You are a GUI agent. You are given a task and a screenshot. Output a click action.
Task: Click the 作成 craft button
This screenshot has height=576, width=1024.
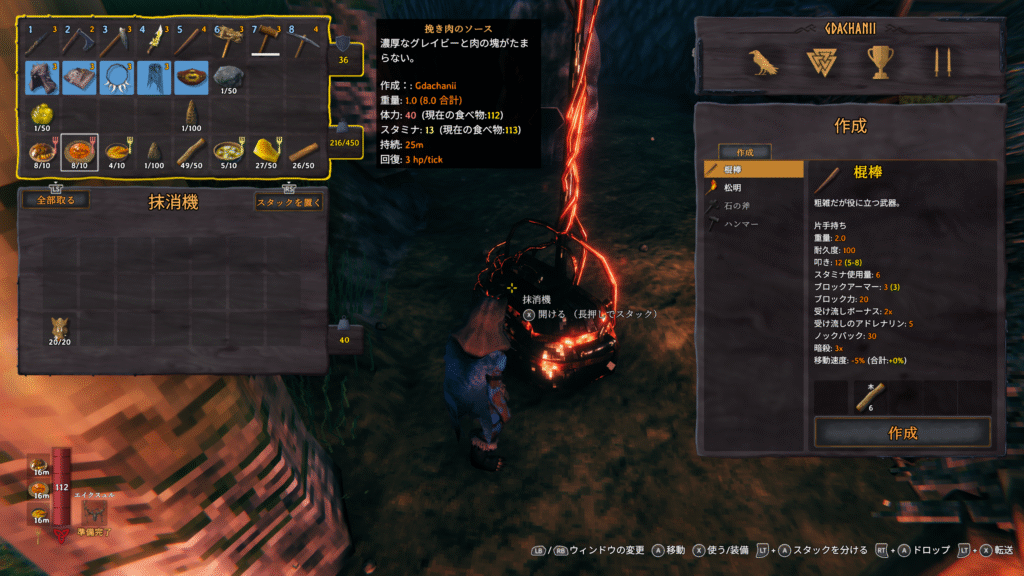click(902, 433)
